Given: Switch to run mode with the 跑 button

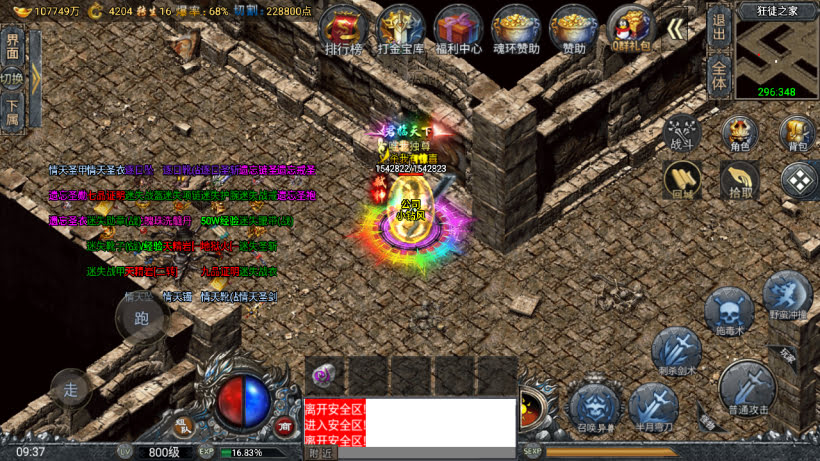Looking at the screenshot, I should [x=140, y=320].
